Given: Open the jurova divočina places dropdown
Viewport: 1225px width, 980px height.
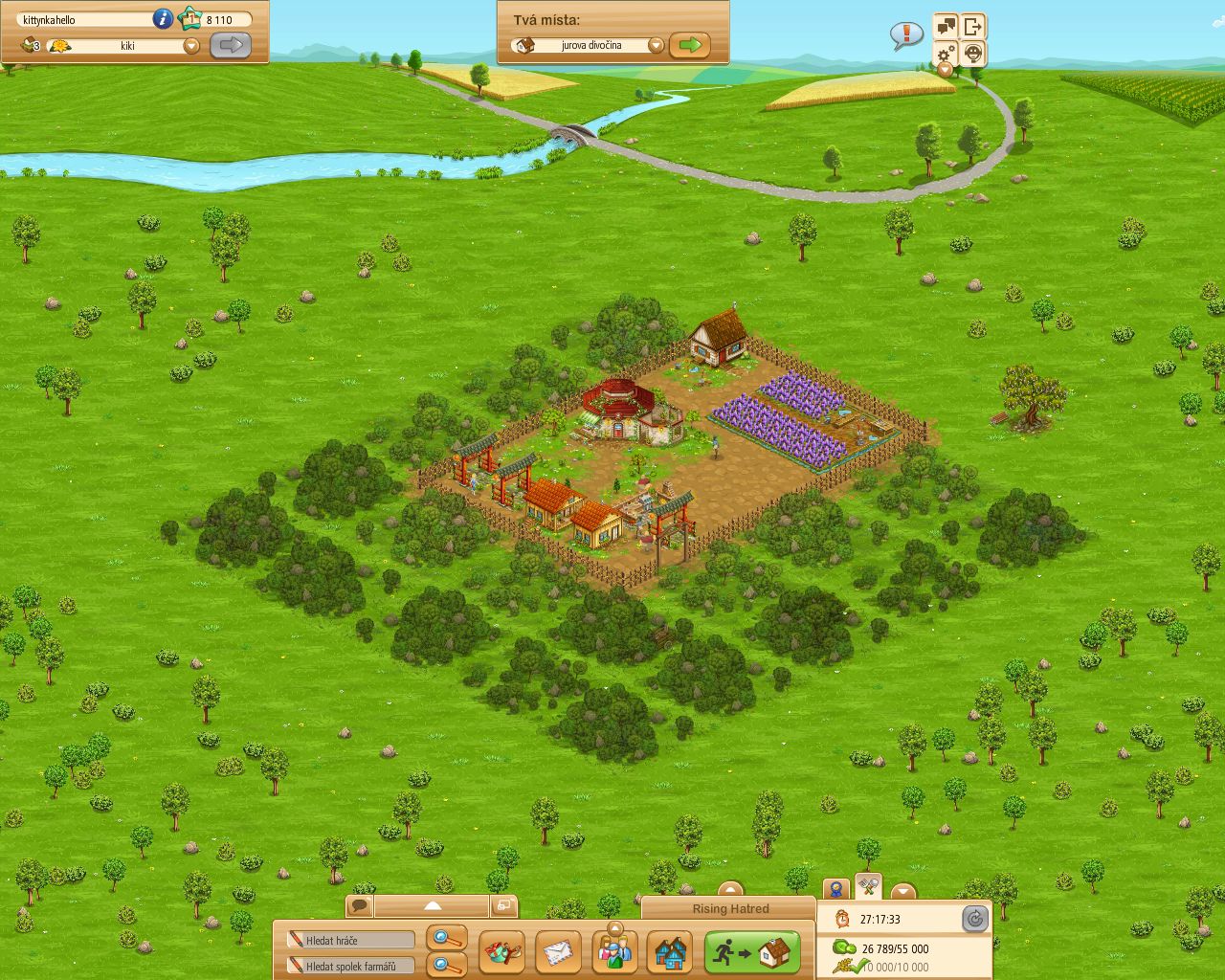Looking at the screenshot, I should click(657, 44).
